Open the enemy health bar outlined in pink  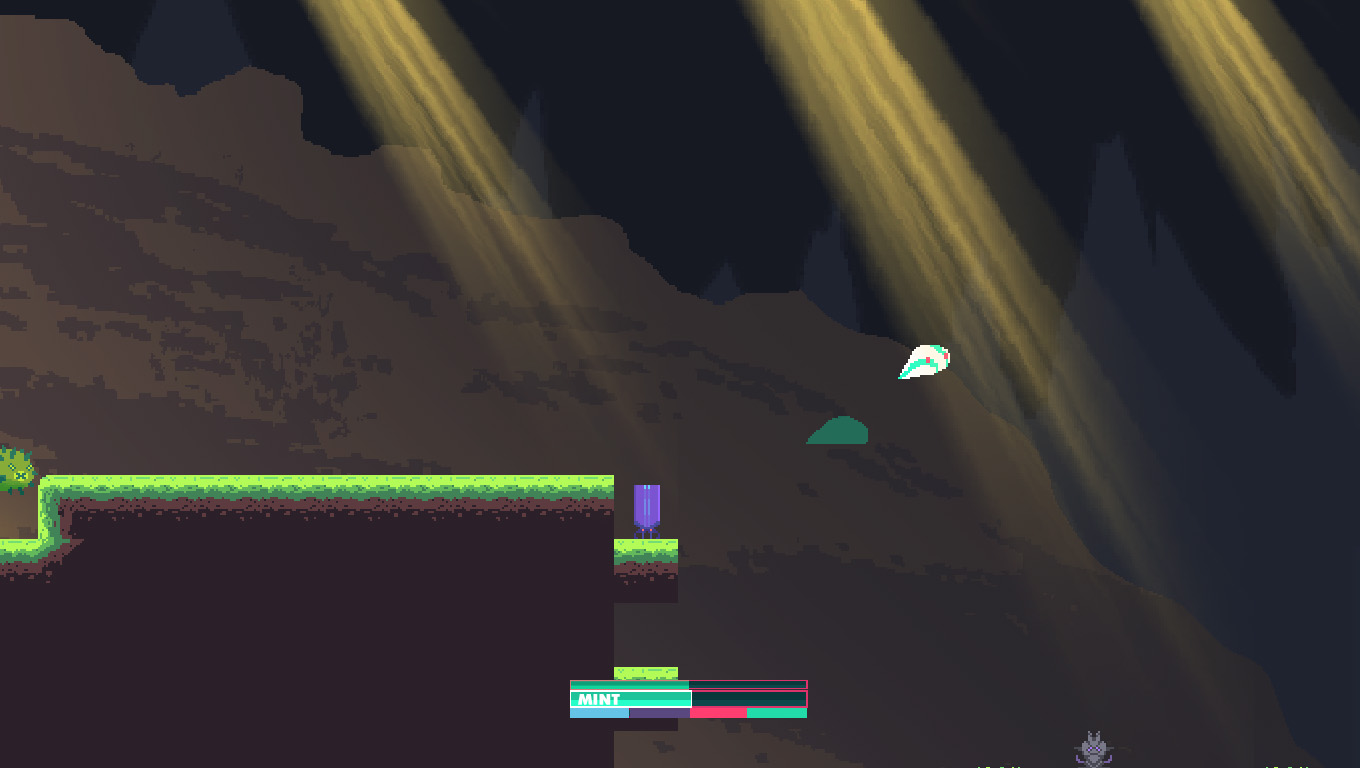click(x=690, y=686)
